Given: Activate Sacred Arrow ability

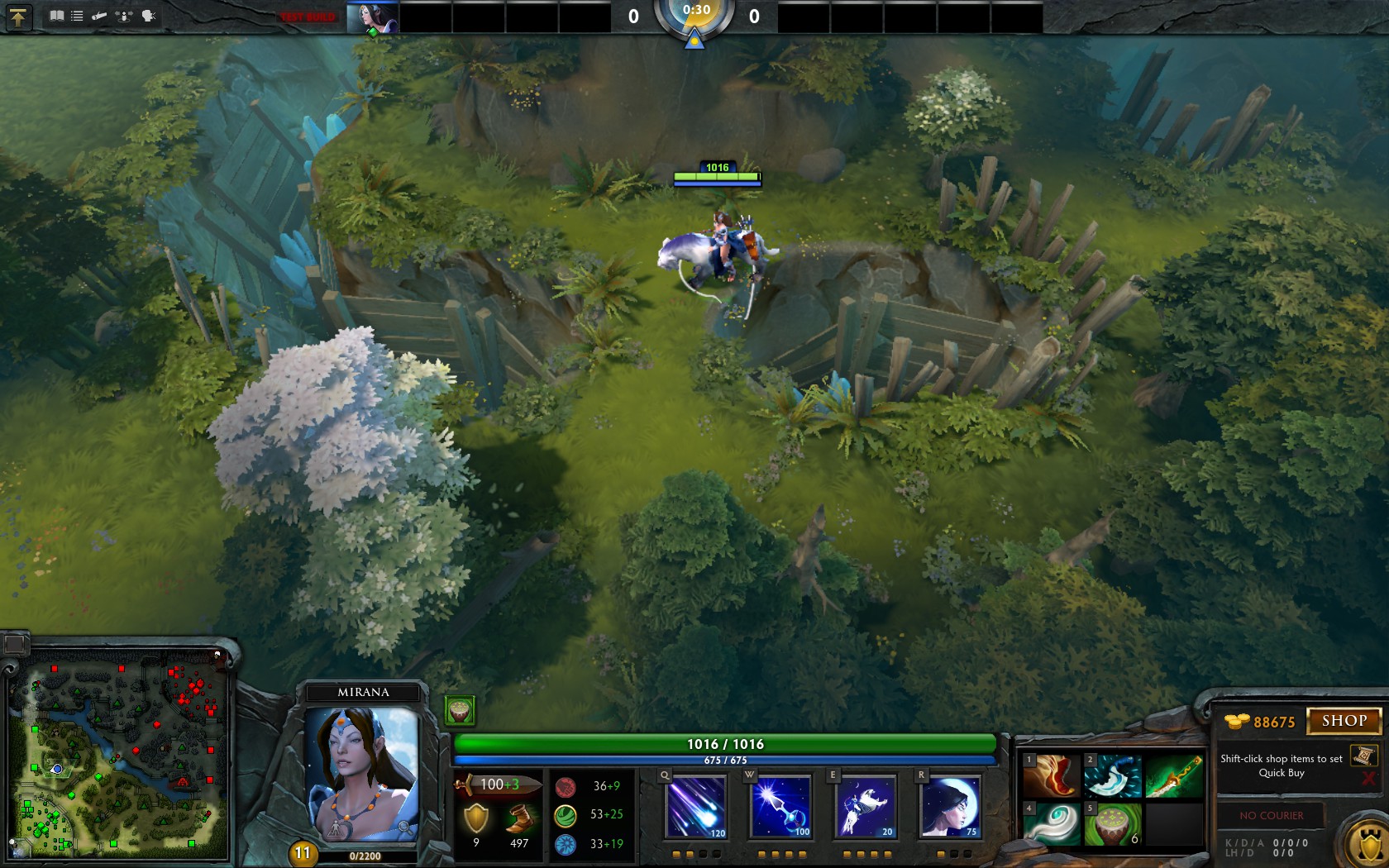Looking at the screenshot, I should pos(781,806).
